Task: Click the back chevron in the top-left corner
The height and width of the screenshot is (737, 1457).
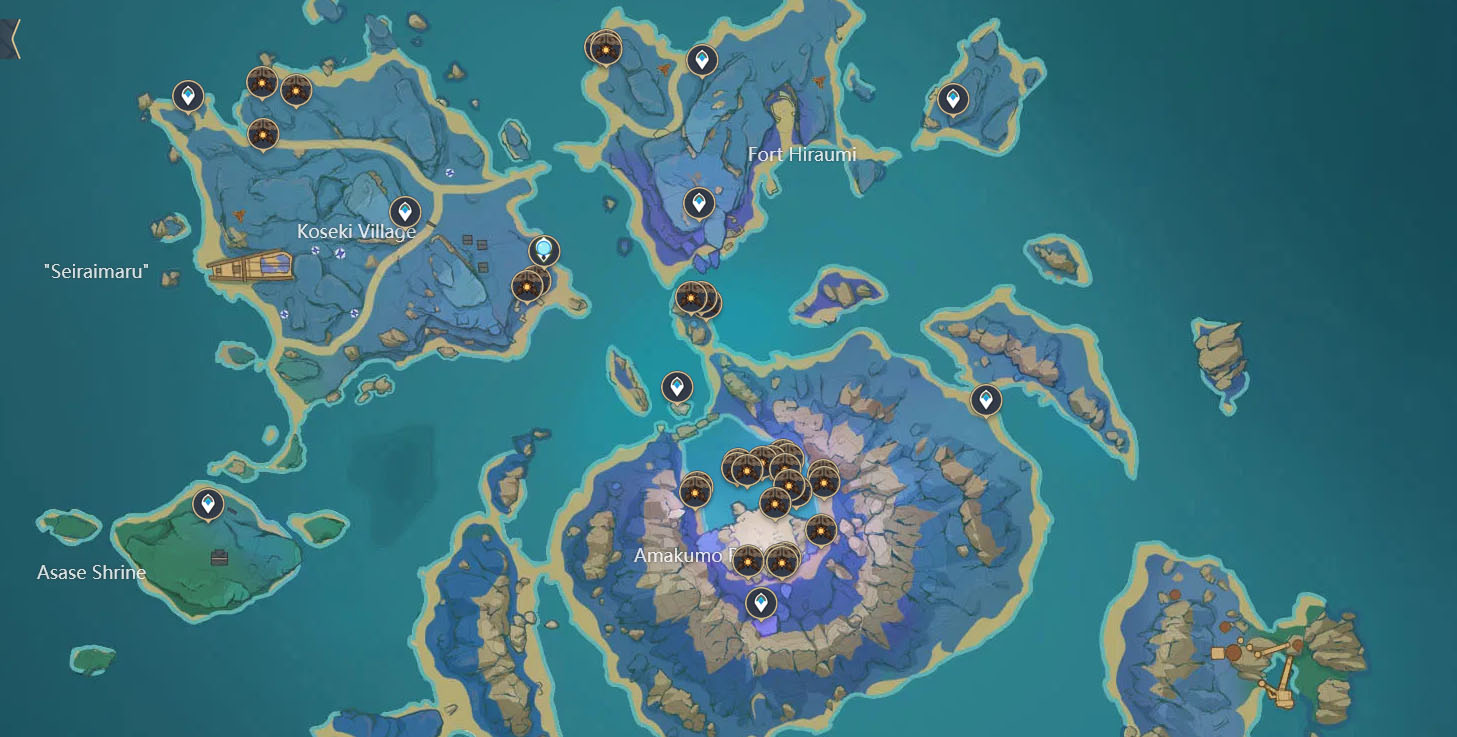Action: pyautogui.click(x=14, y=37)
